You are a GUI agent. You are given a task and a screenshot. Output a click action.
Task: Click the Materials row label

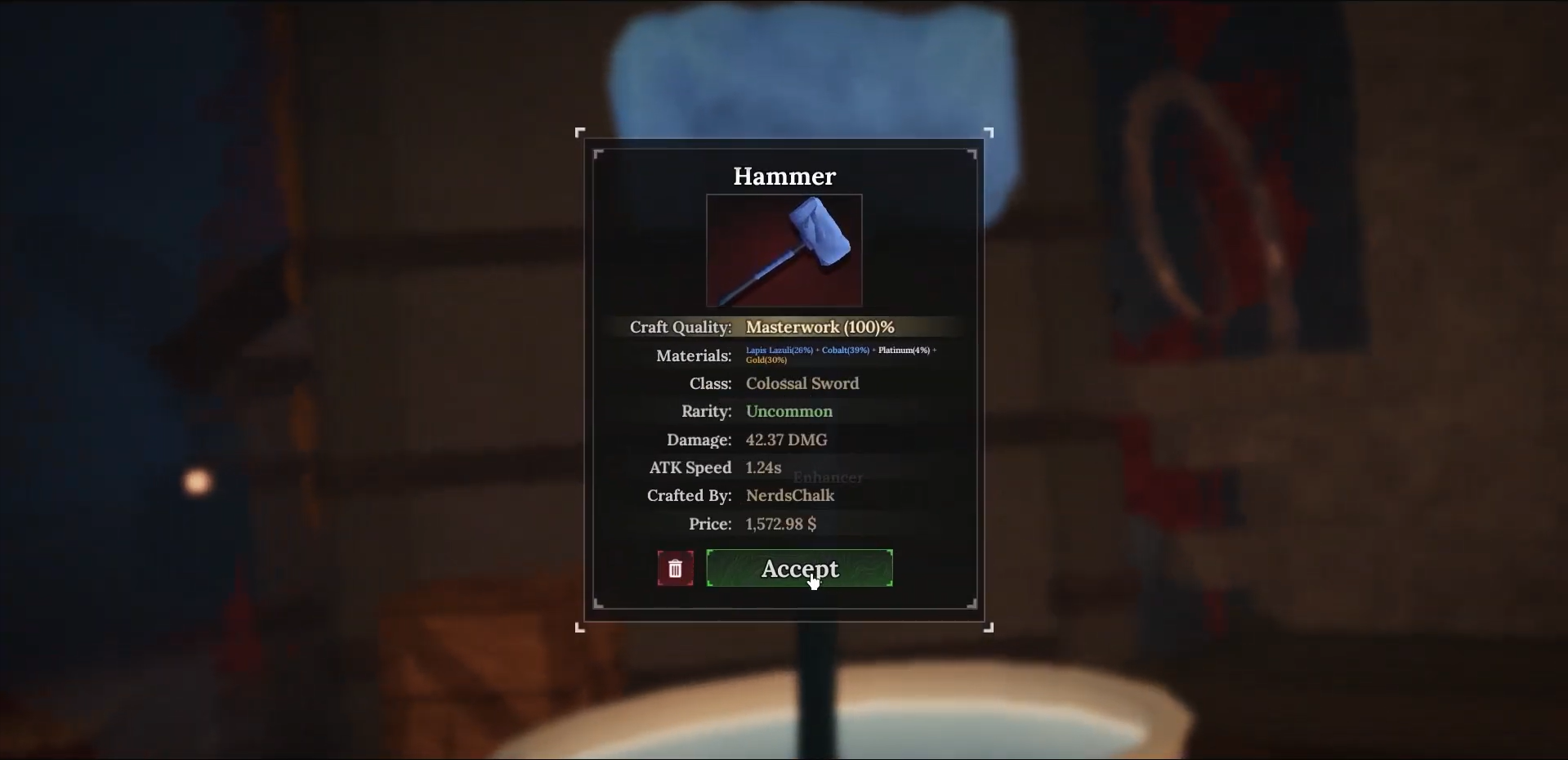tap(694, 355)
